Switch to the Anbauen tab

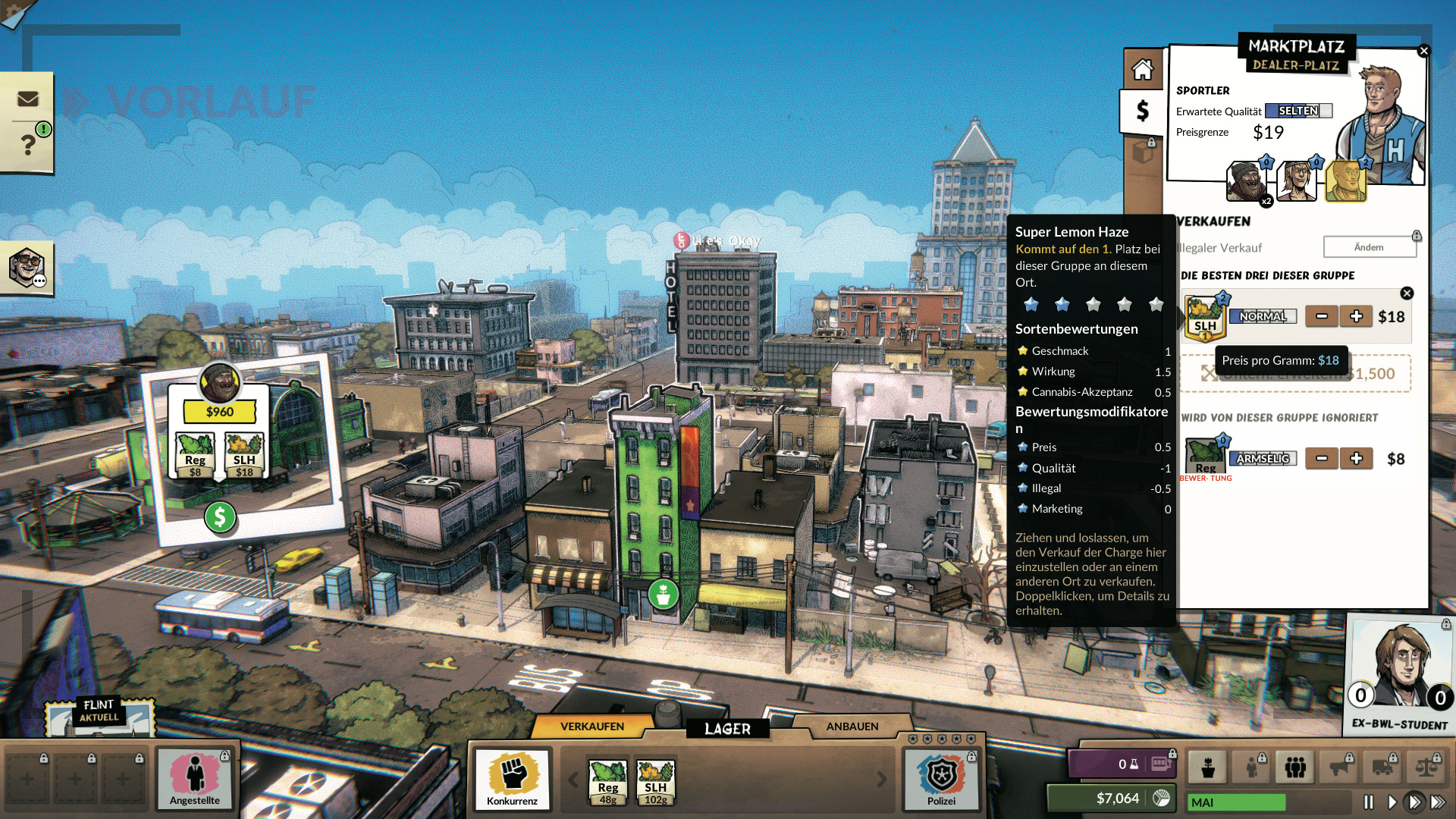point(852,726)
